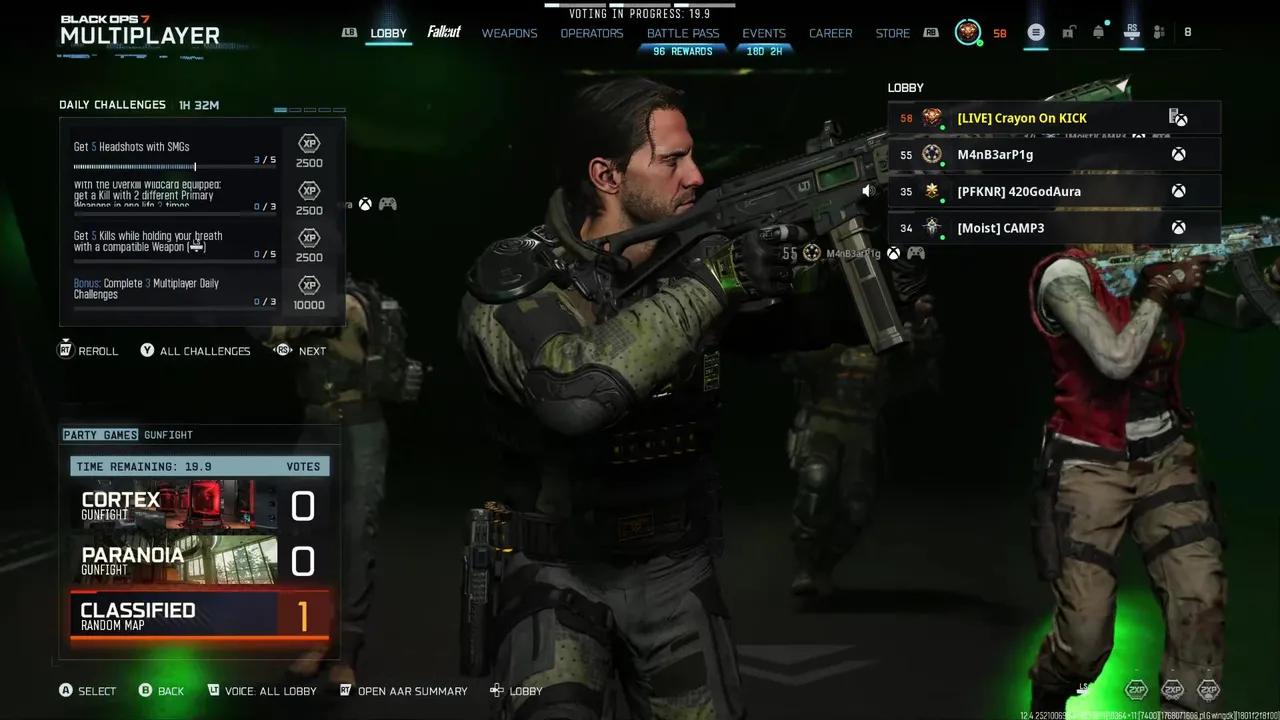Open All Challenges with the Y prompt

pos(195,351)
